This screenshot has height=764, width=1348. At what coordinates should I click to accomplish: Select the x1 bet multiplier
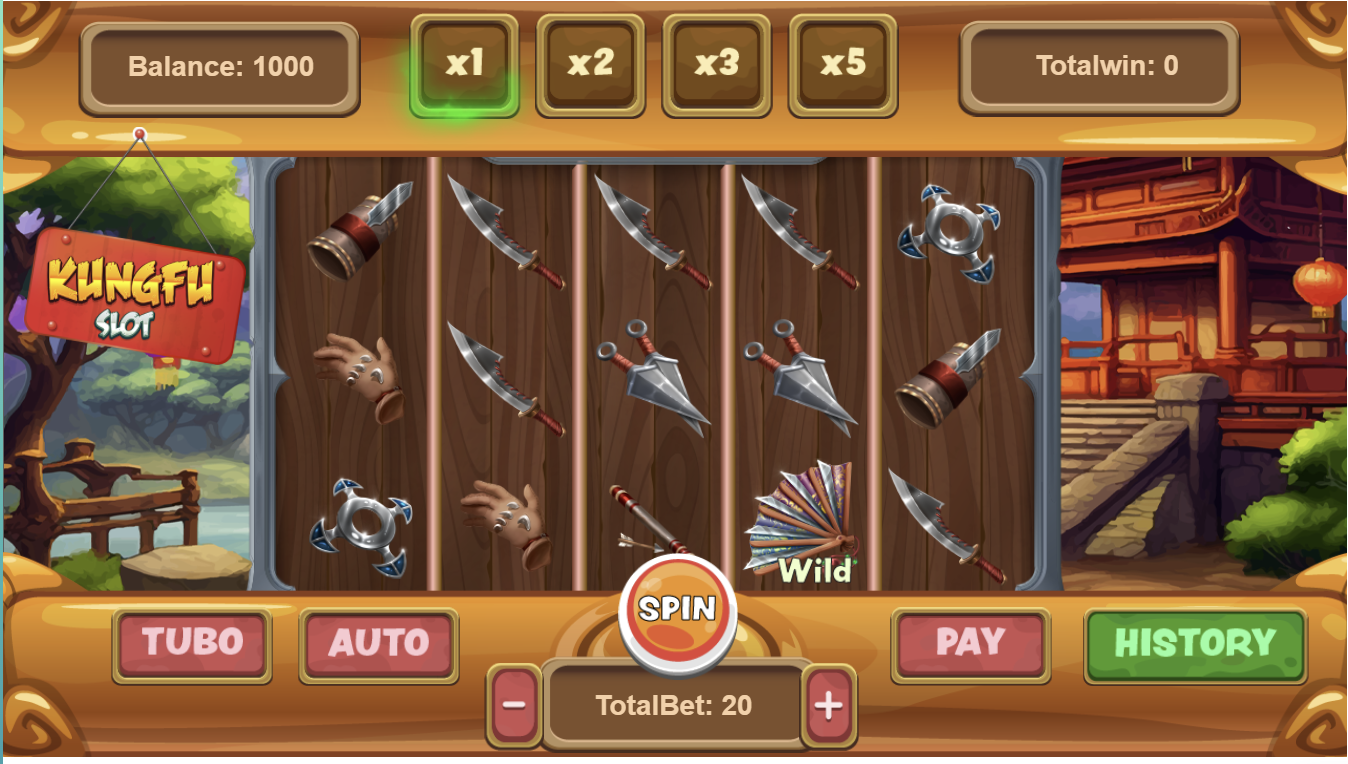(464, 64)
